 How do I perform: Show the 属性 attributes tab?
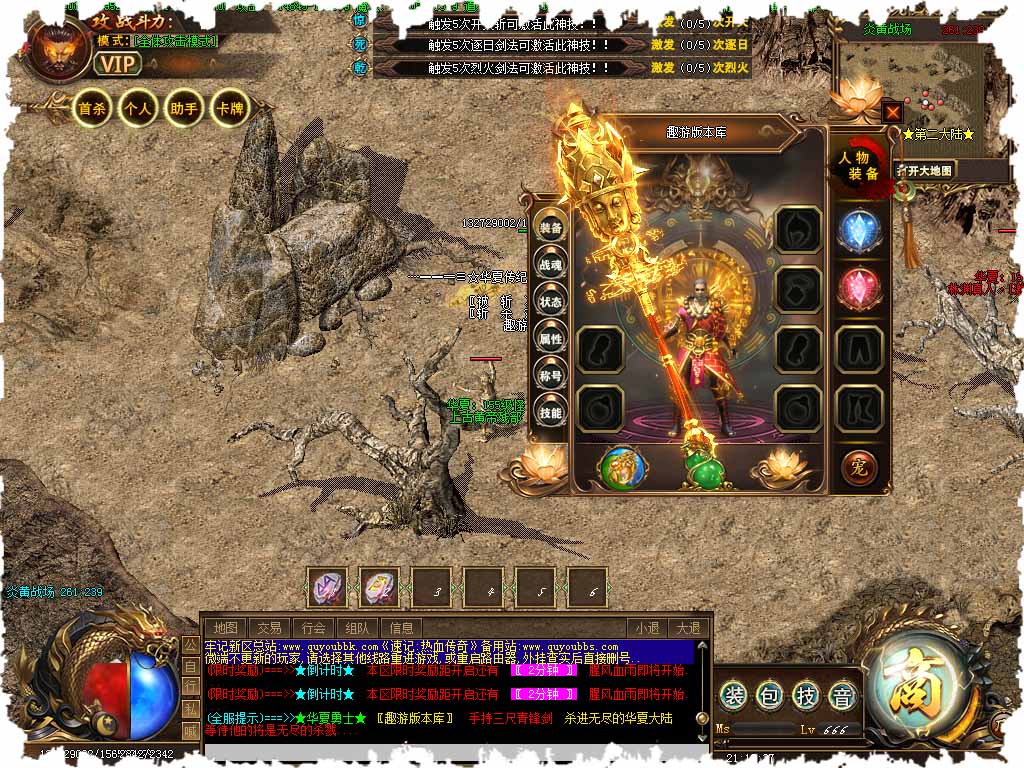click(551, 339)
